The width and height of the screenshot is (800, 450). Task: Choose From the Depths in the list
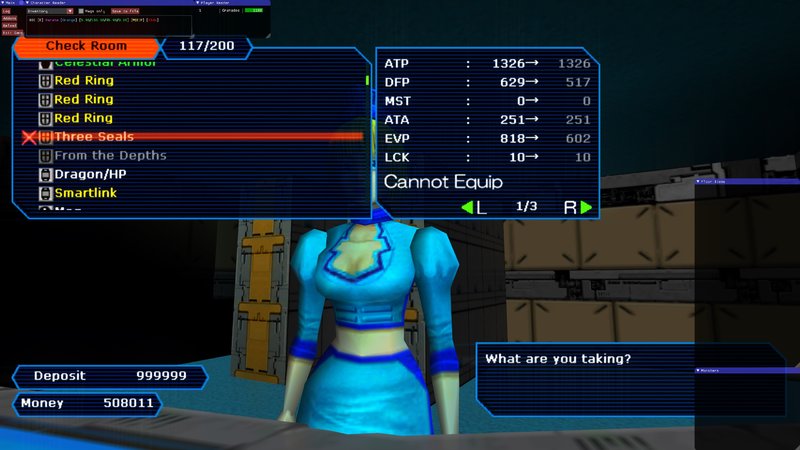click(x=110, y=155)
